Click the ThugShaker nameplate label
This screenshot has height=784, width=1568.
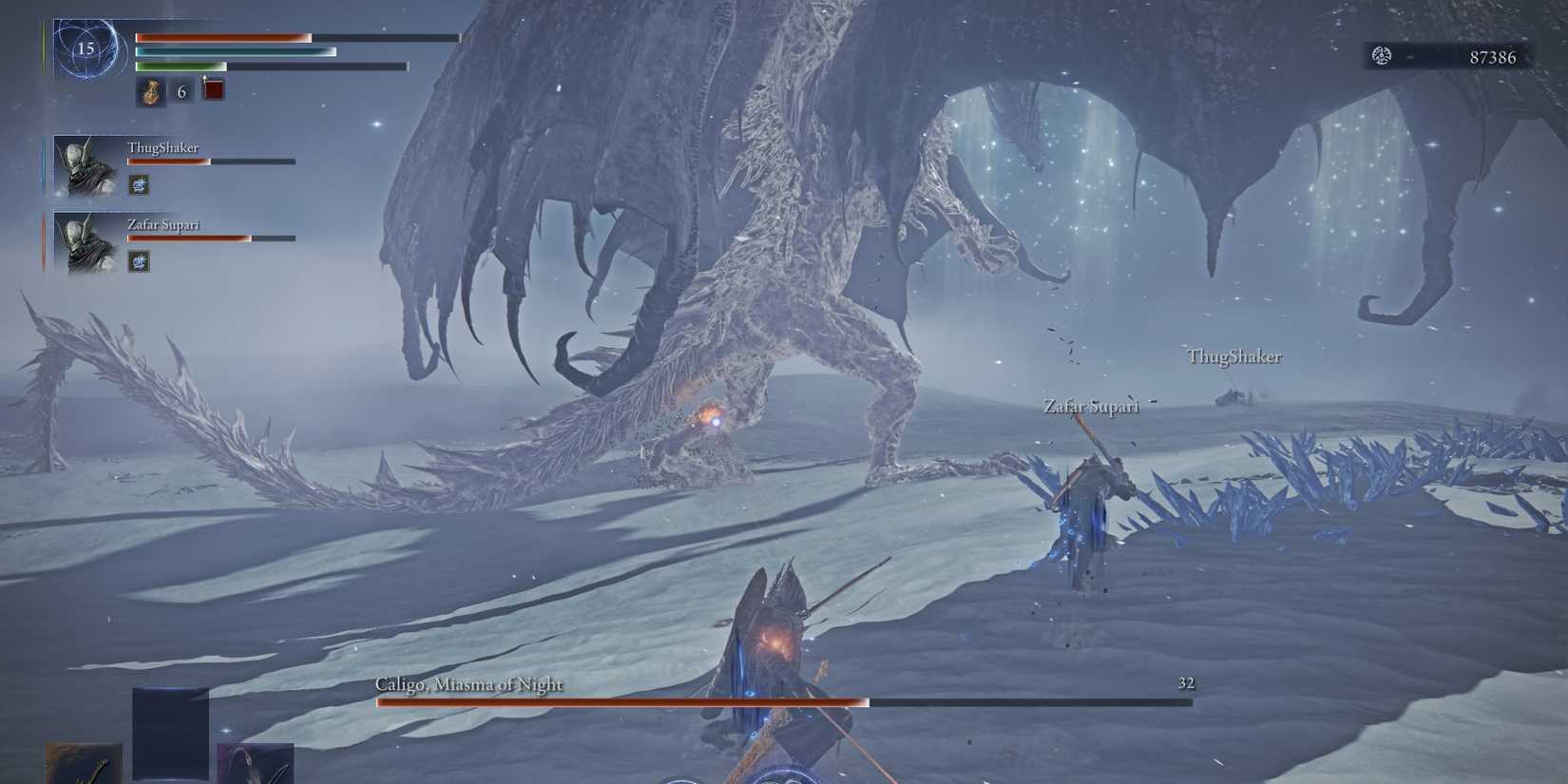(163, 148)
